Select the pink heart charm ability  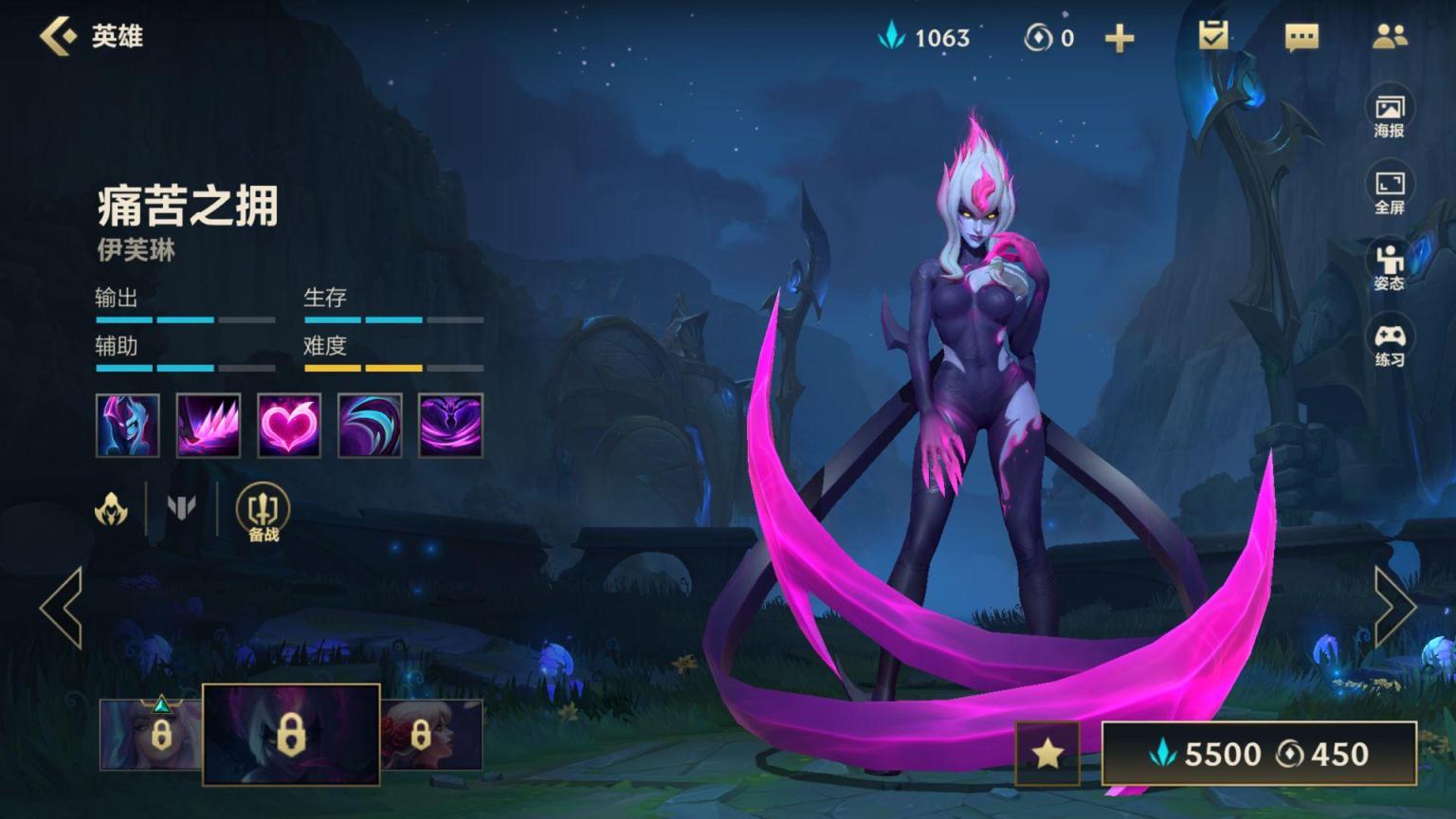[289, 426]
